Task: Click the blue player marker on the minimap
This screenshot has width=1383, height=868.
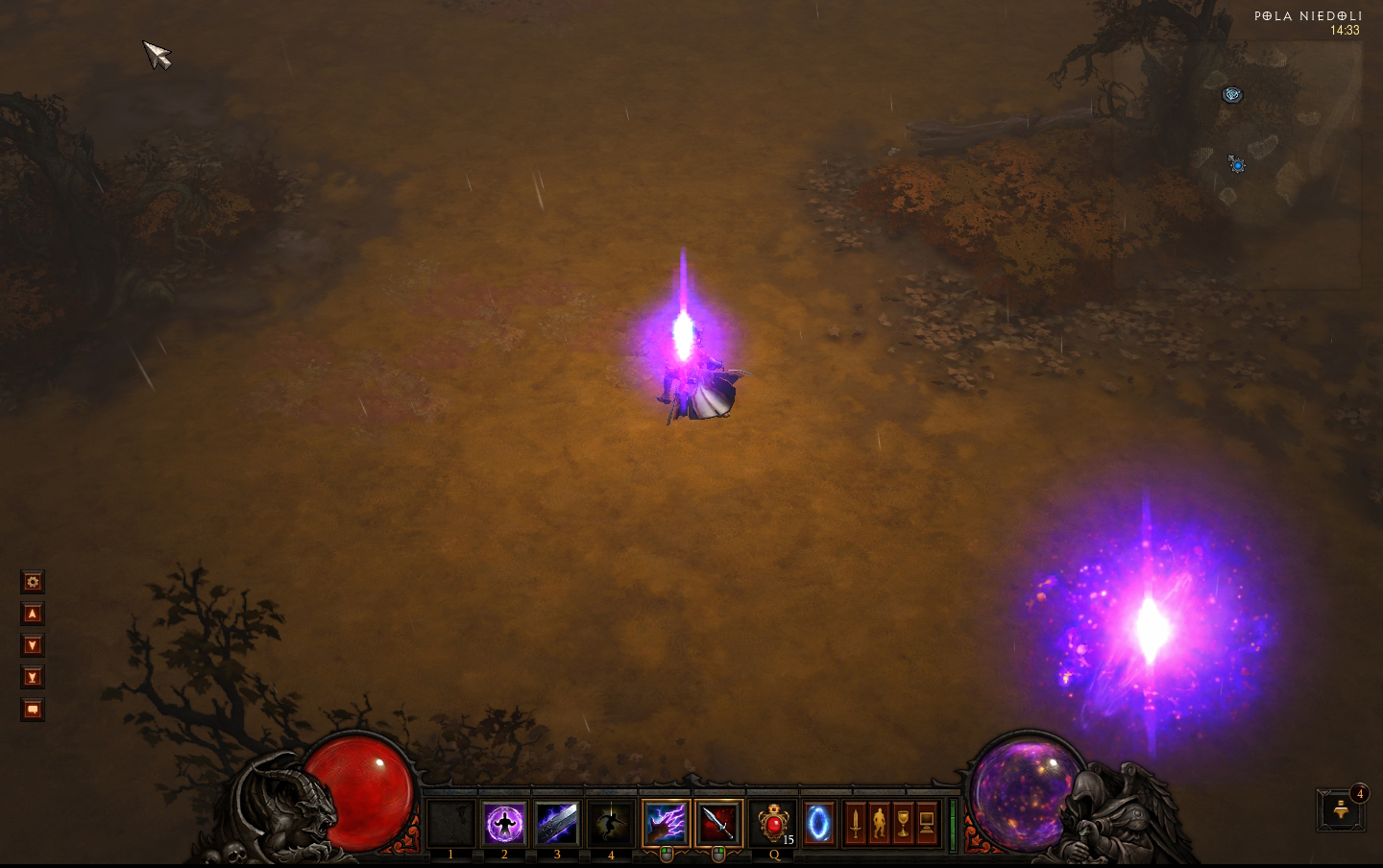Action: click(1237, 165)
